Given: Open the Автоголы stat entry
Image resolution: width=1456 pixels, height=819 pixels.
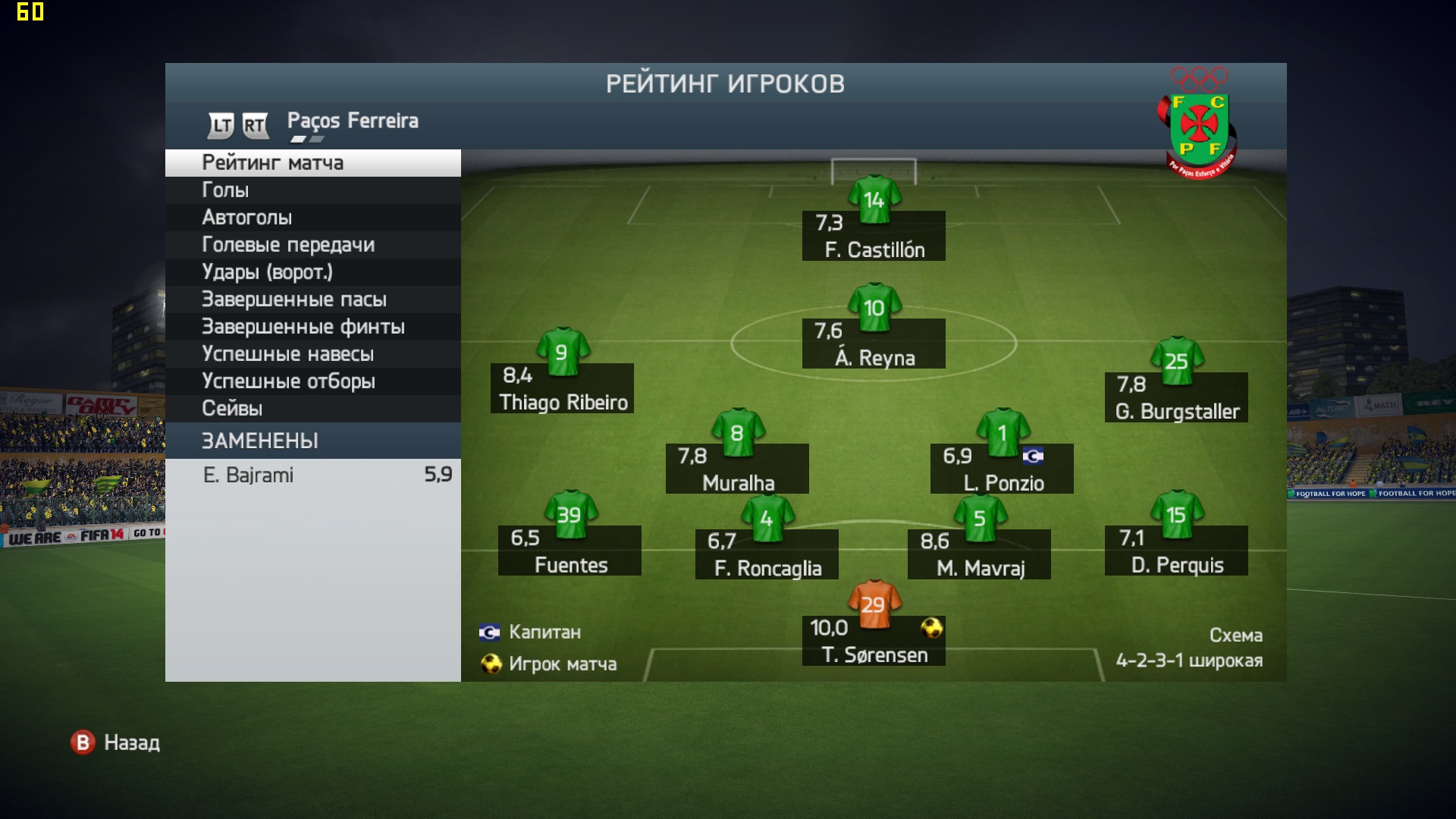Looking at the screenshot, I should click(x=312, y=218).
